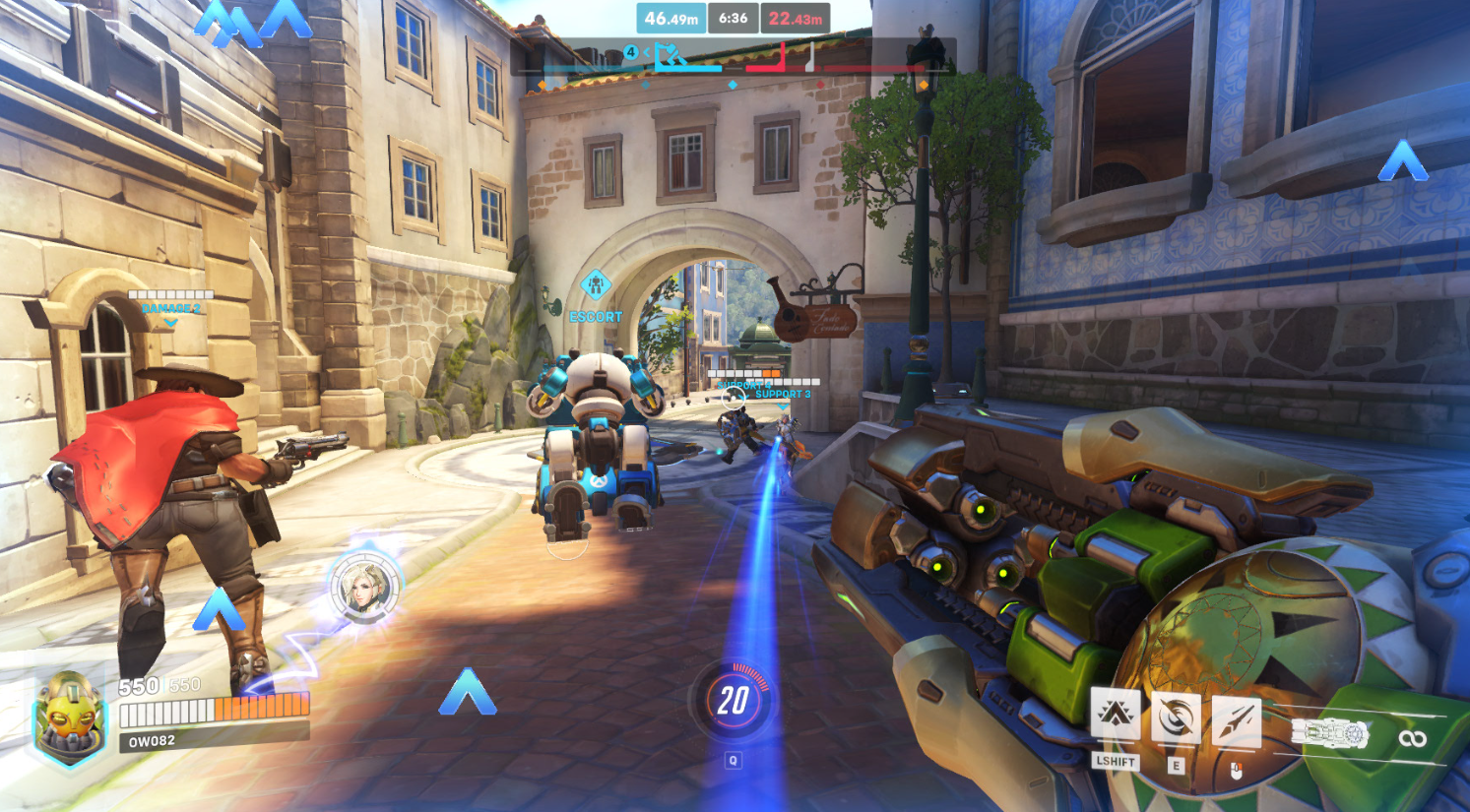Click the 6:36 match timer
1470x812 pixels.
coord(733,18)
